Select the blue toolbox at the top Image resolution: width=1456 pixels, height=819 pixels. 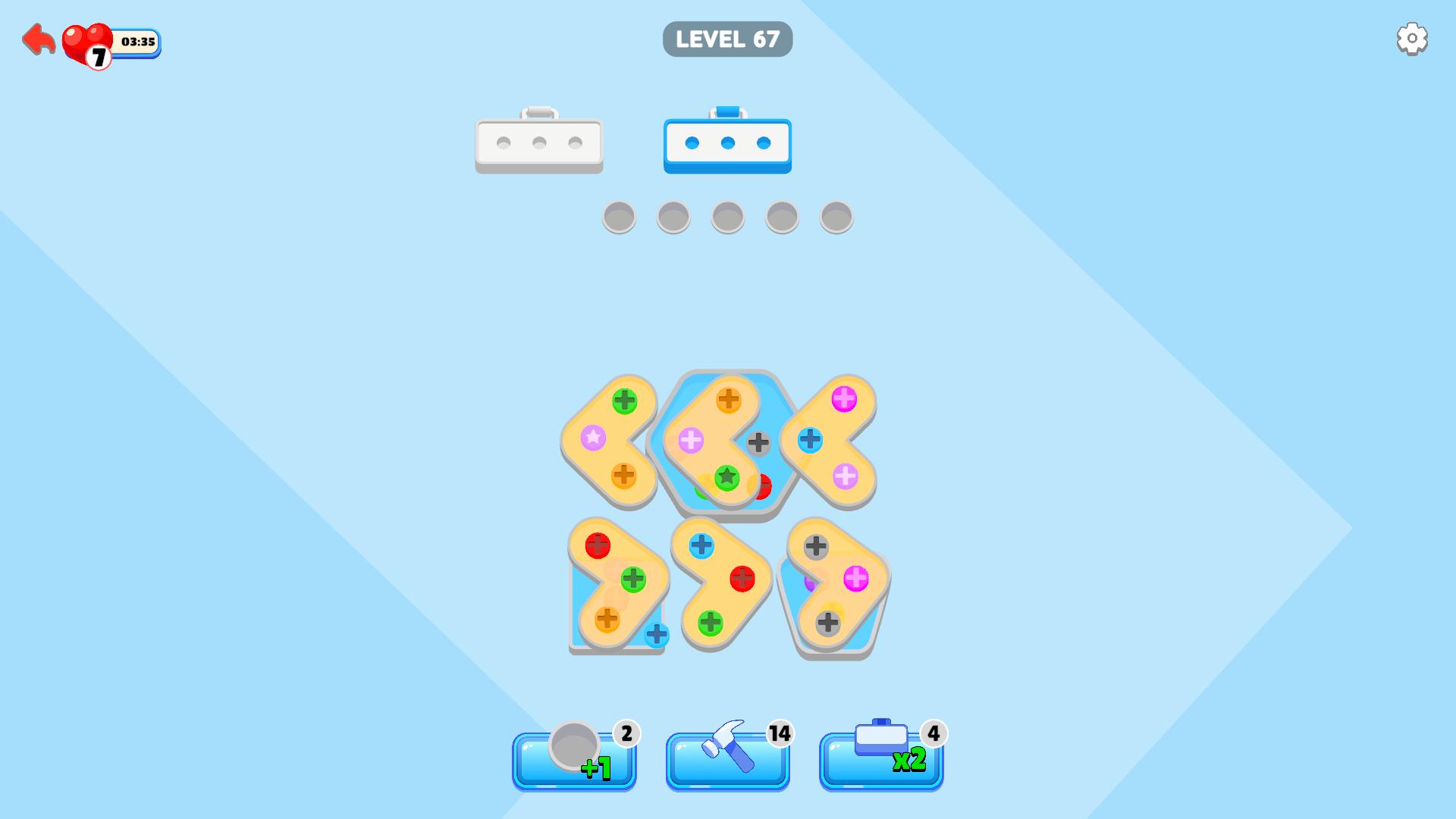pyautogui.click(x=727, y=143)
